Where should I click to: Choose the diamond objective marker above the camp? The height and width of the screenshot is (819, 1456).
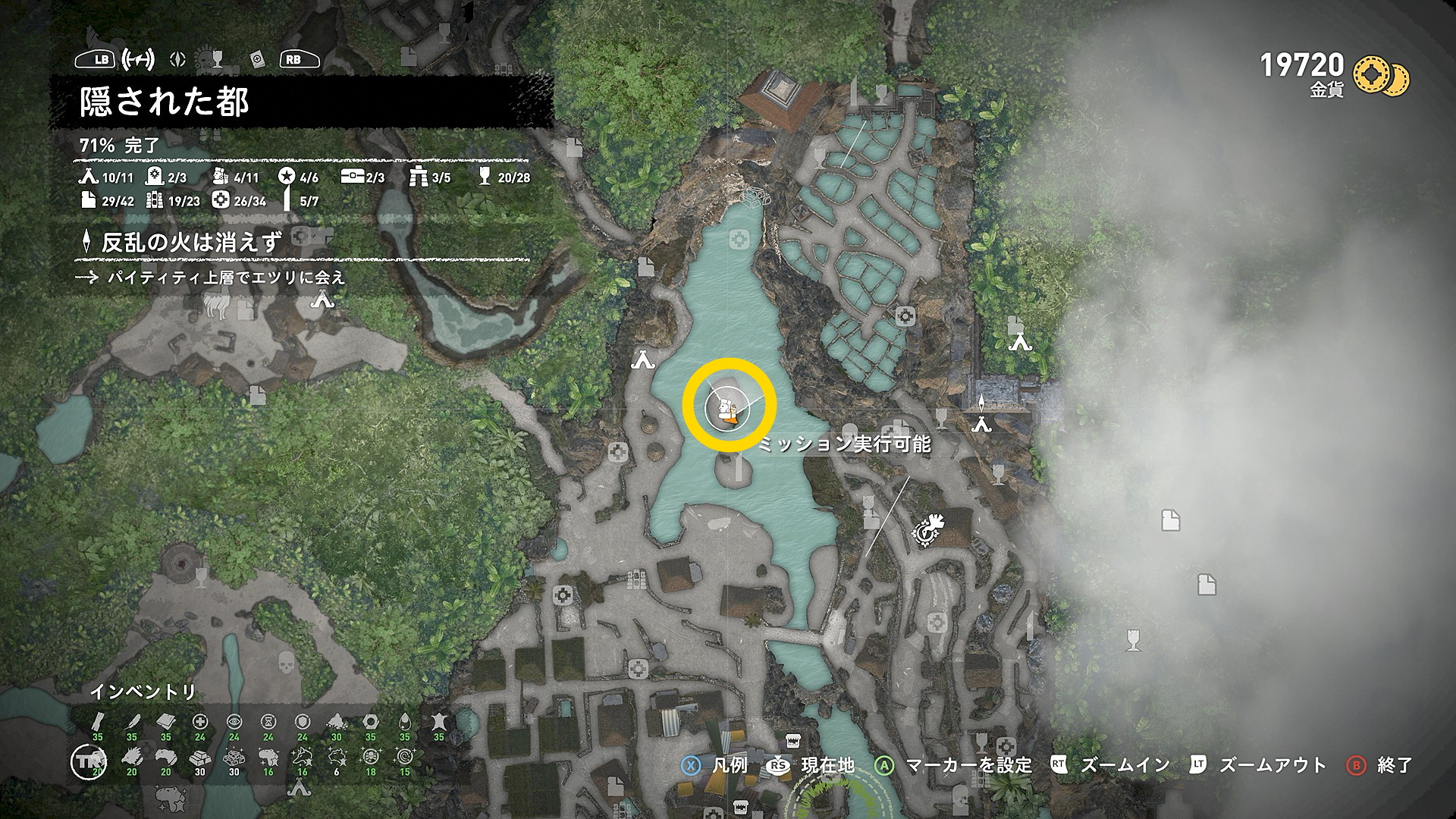tap(983, 402)
